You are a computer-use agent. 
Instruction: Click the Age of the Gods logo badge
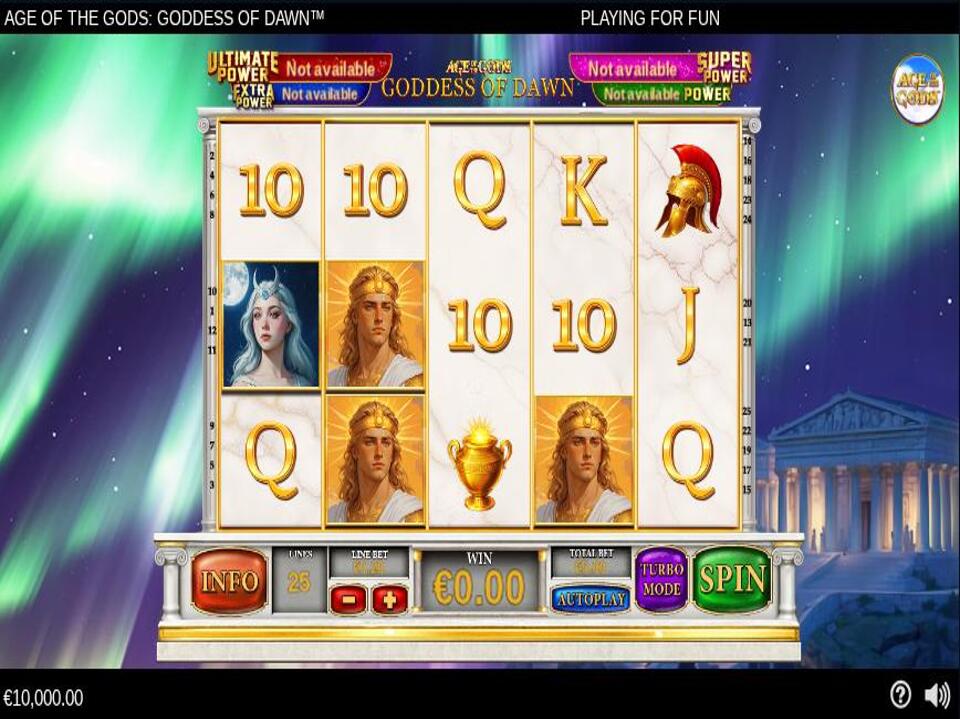pos(917,89)
